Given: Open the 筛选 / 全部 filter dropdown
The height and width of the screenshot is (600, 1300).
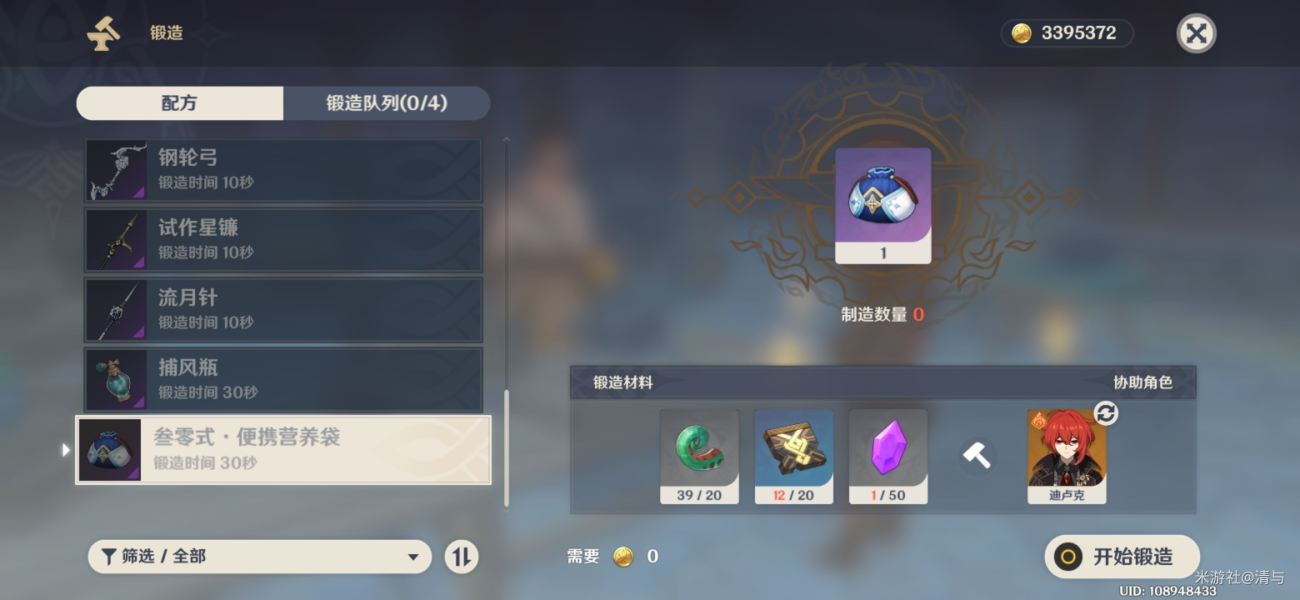Looking at the screenshot, I should pyautogui.click(x=260, y=557).
